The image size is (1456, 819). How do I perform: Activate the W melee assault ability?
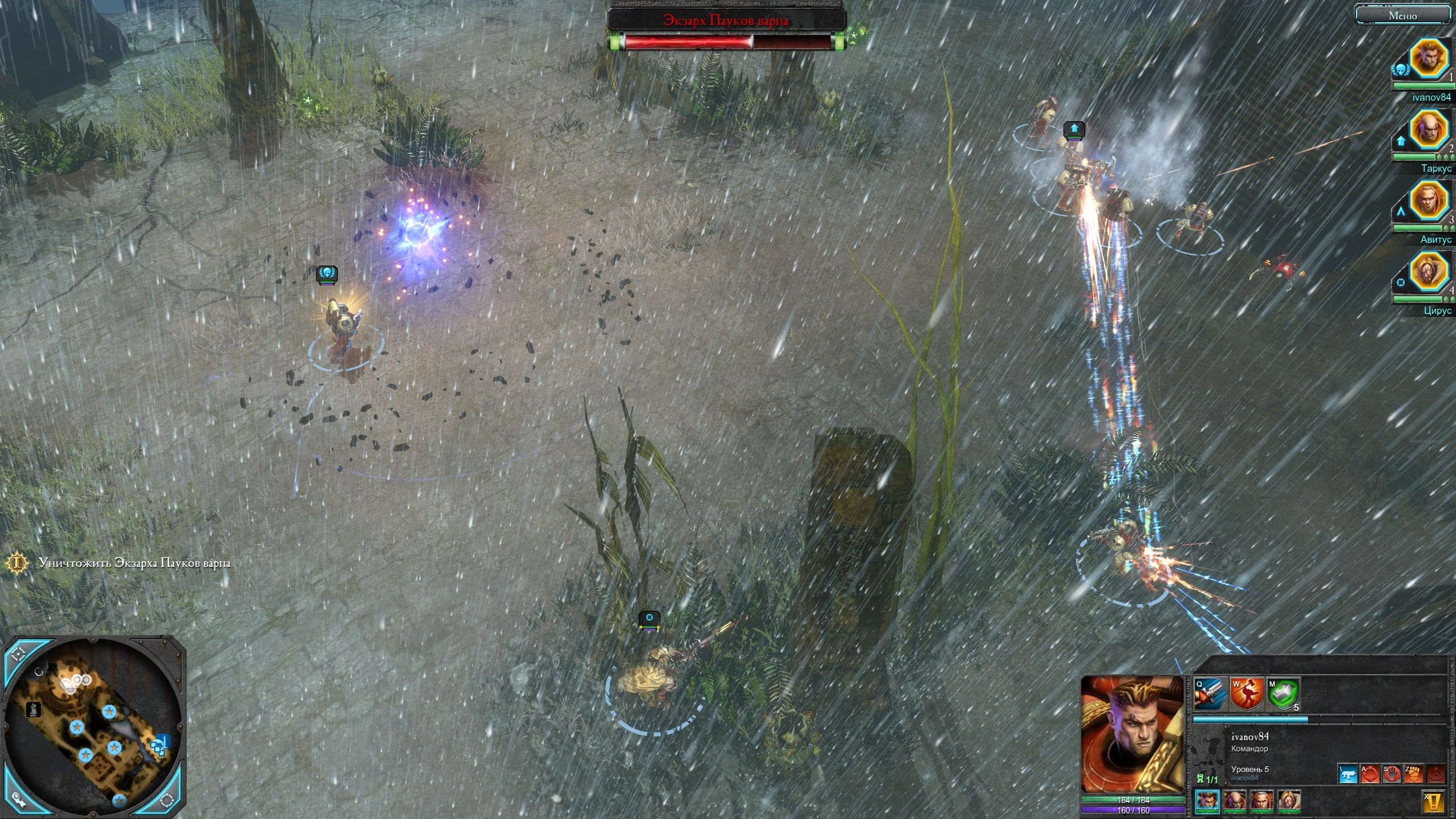1246,693
